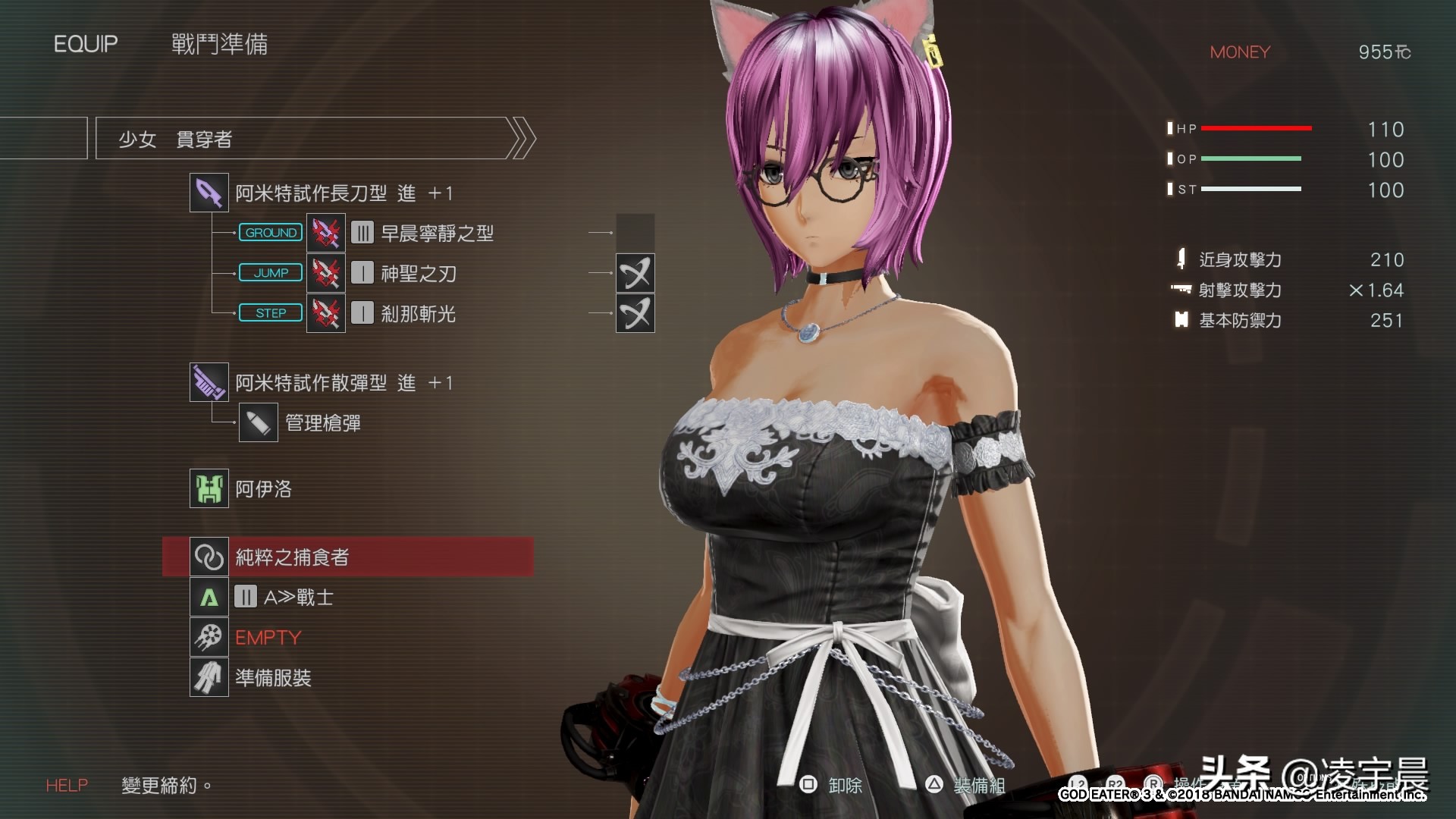Image resolution: width=1456 pixels, height=819 pixels.
Task: Select the empty effect slot beside 早晨寧靜之型
Action: pyautogui.click(x=635, y=233)
